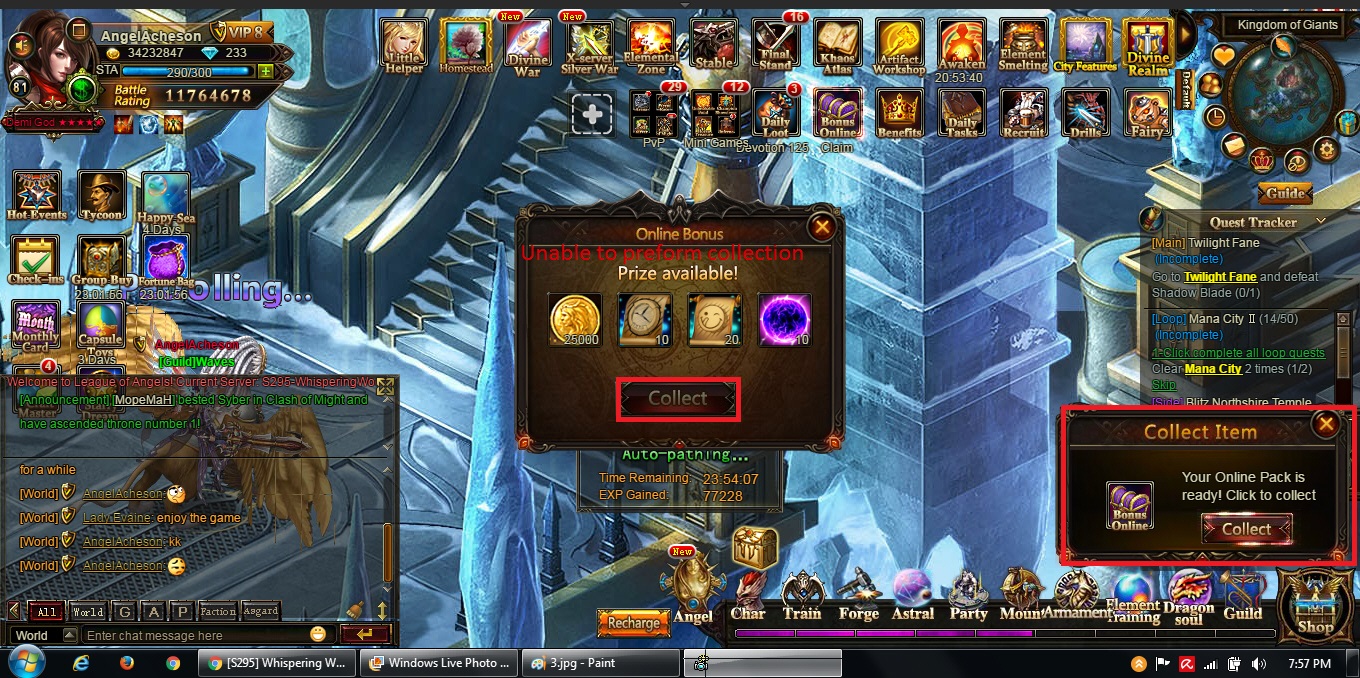This screenshot has height=678, width=1360.
Task: Open the Tycoon event
Action: [x=102, y=195]
